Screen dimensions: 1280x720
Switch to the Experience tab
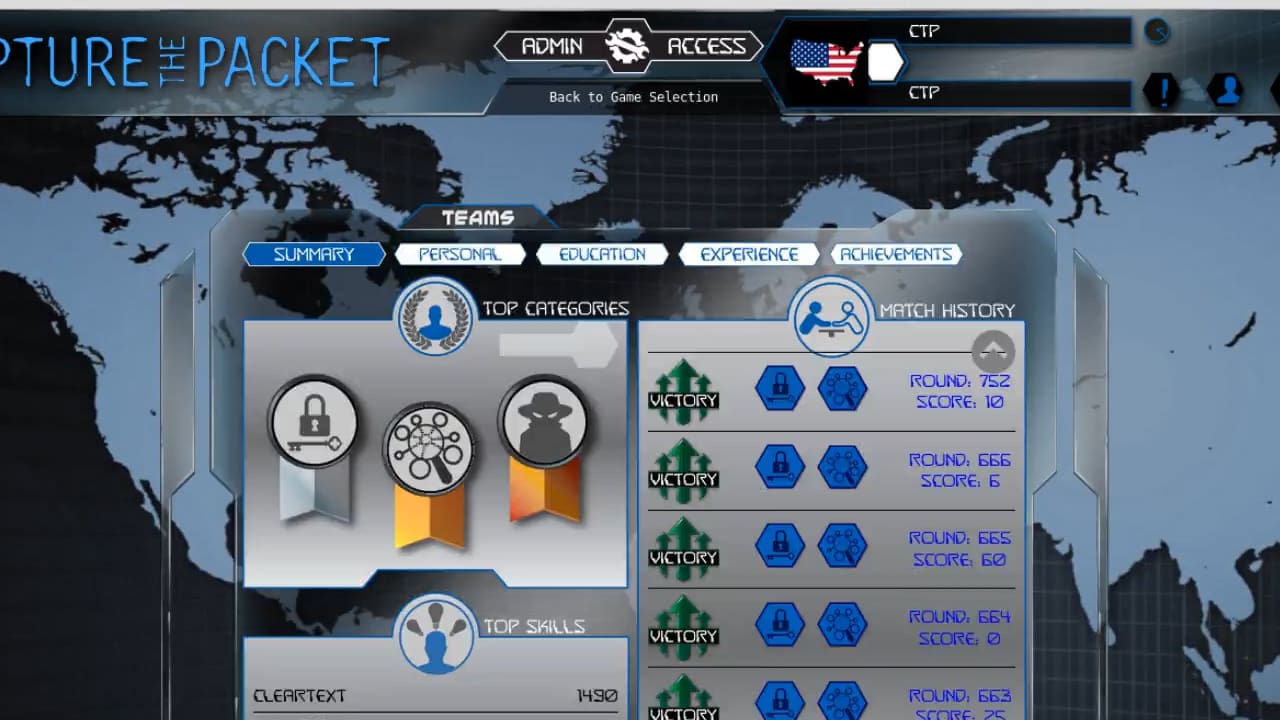[x=748, y=254]
